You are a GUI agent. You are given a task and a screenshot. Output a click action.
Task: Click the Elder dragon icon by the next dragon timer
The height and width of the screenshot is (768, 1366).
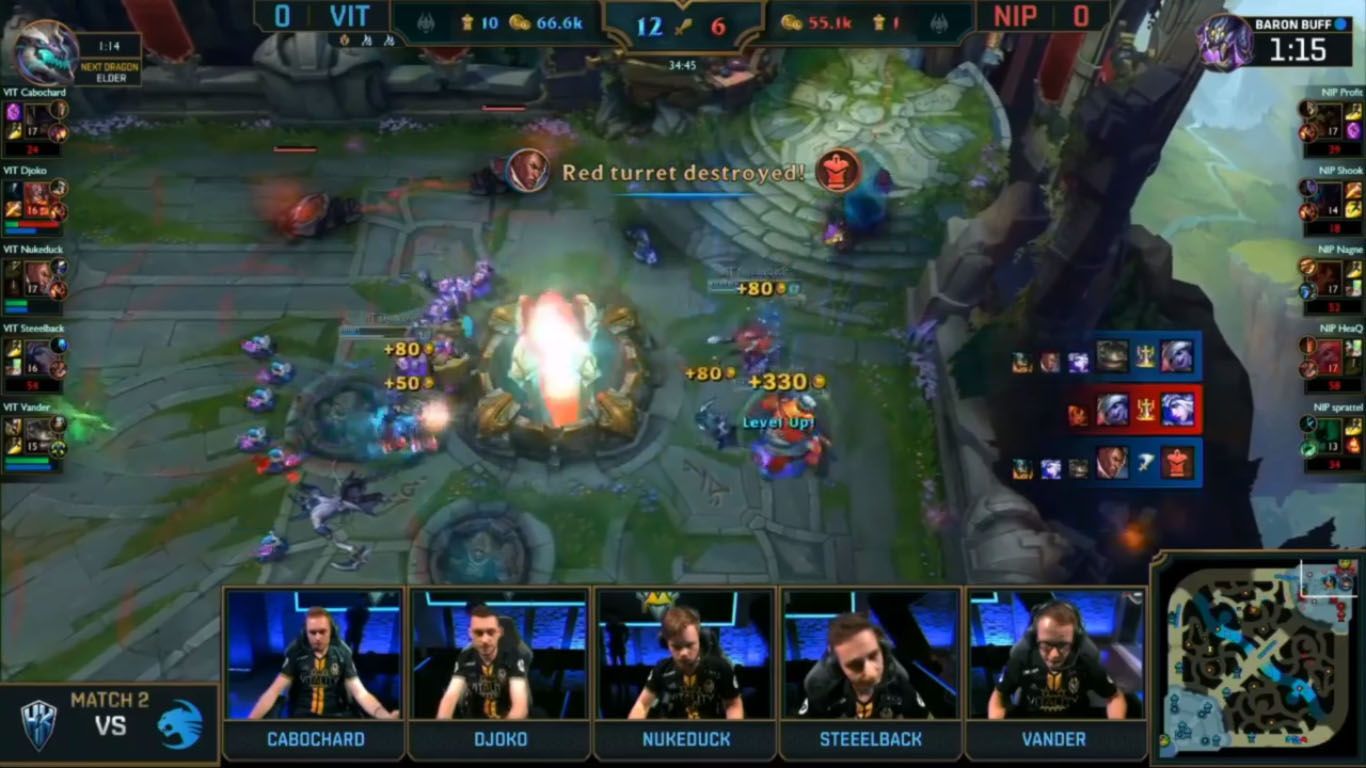pos(46,53)
